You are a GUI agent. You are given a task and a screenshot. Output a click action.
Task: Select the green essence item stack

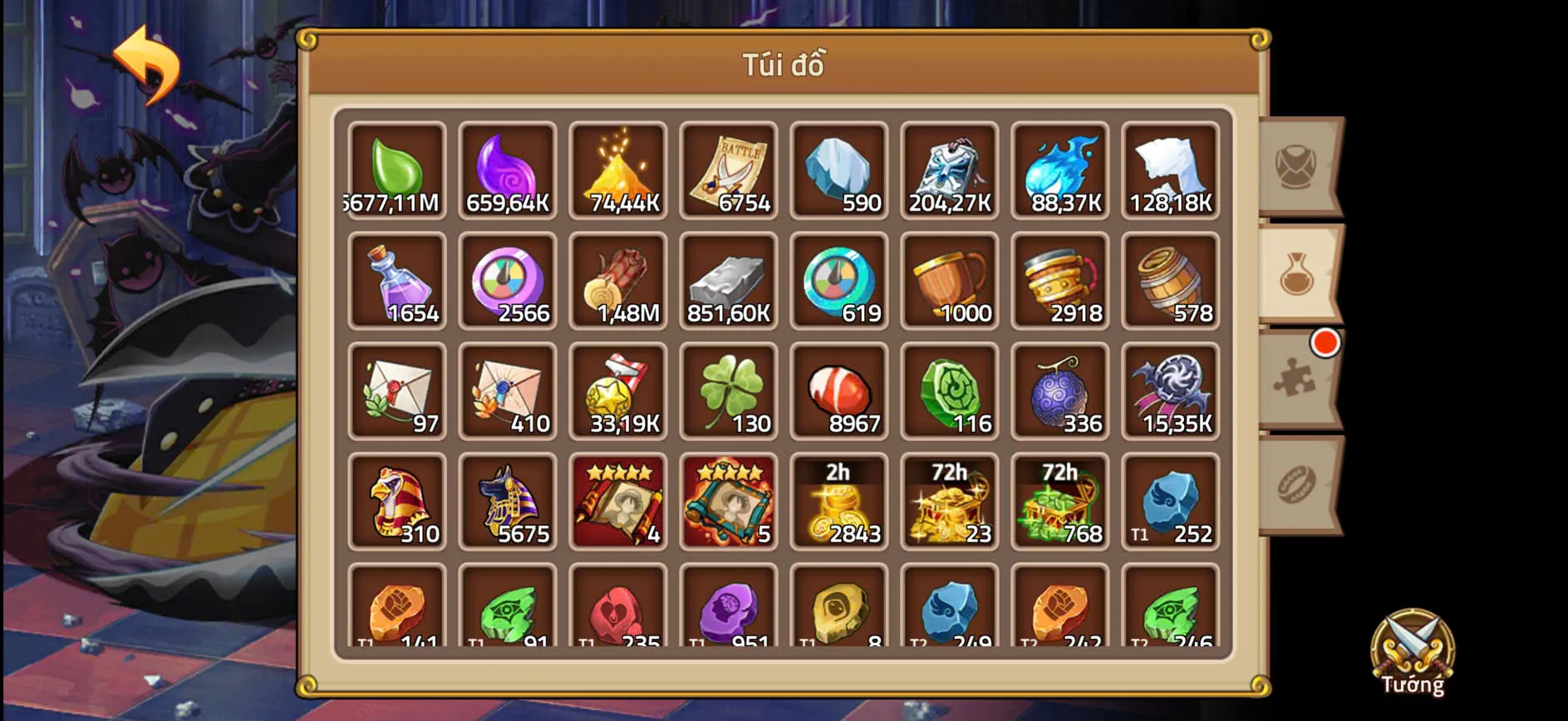click(x=397, y=170)
